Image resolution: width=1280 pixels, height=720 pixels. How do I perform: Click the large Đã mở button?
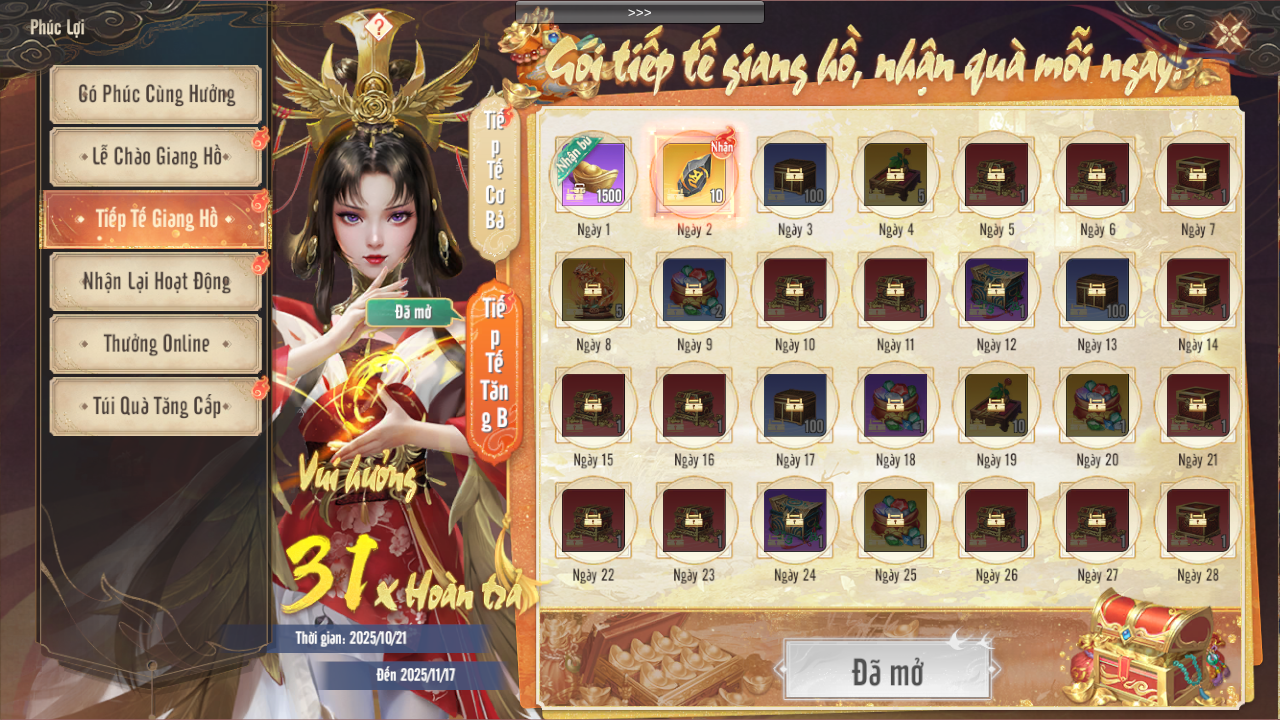point(888,670)
